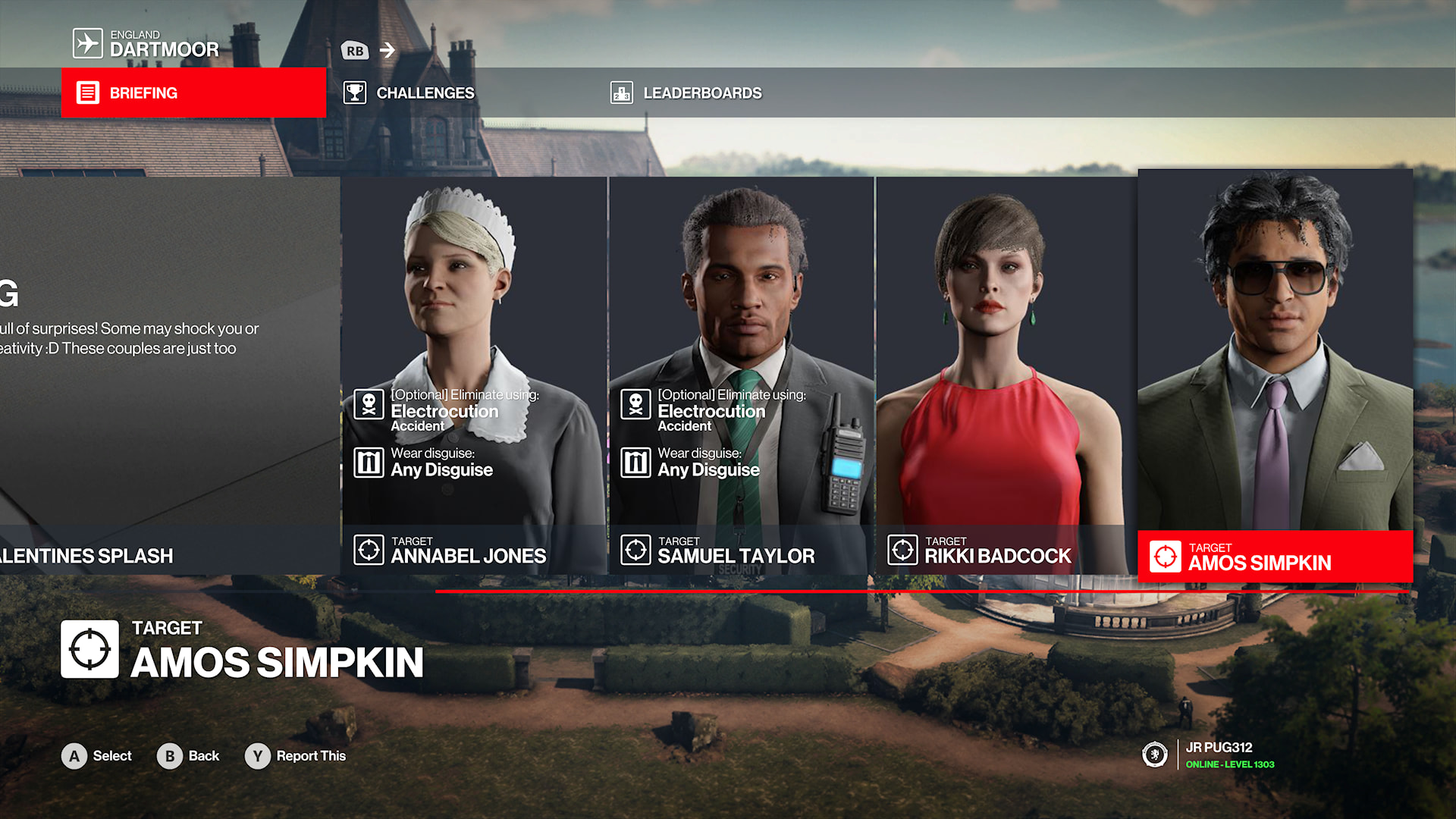This screenshot has height=819, width=1456.
Task: Choose the Samuel Taylor target card
Action: [741, 375]
